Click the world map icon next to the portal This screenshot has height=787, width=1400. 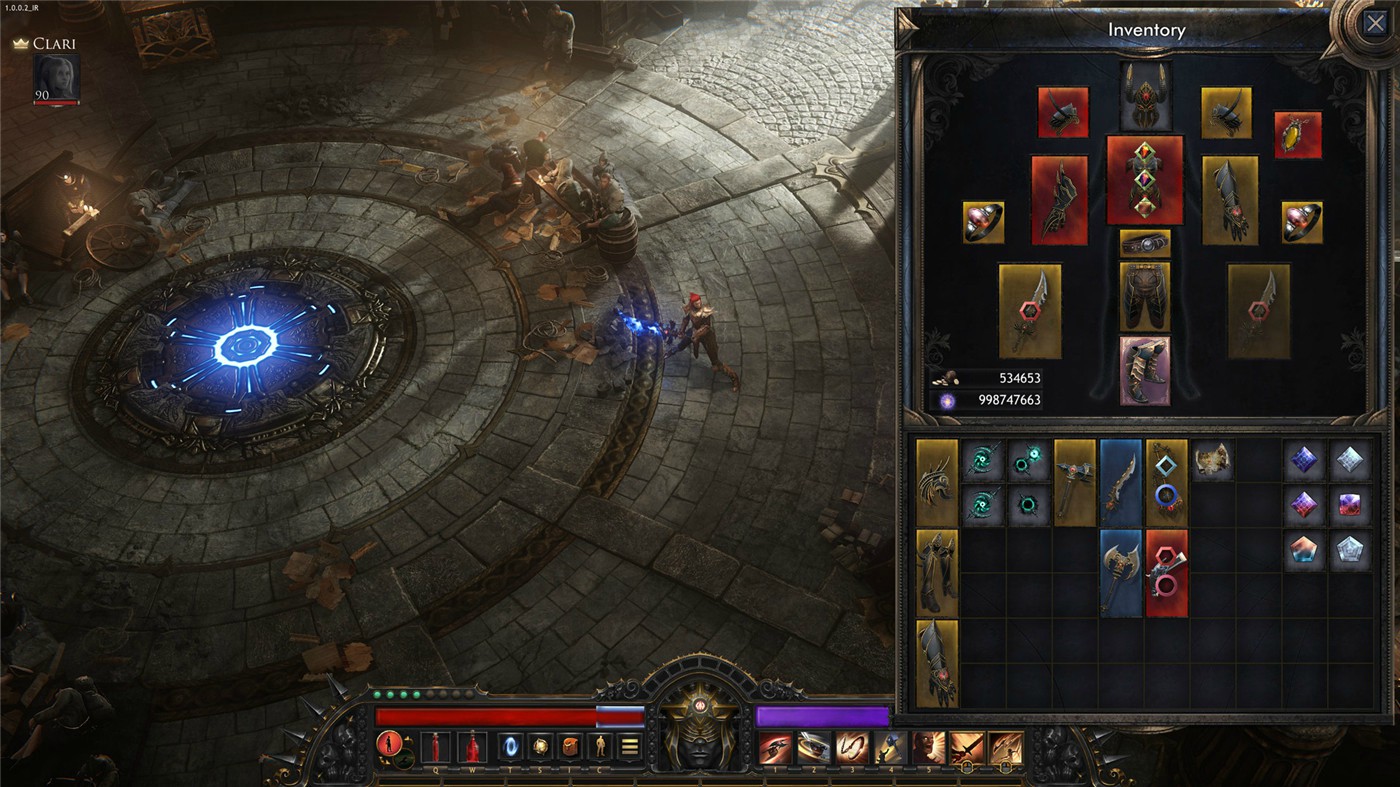540,745
